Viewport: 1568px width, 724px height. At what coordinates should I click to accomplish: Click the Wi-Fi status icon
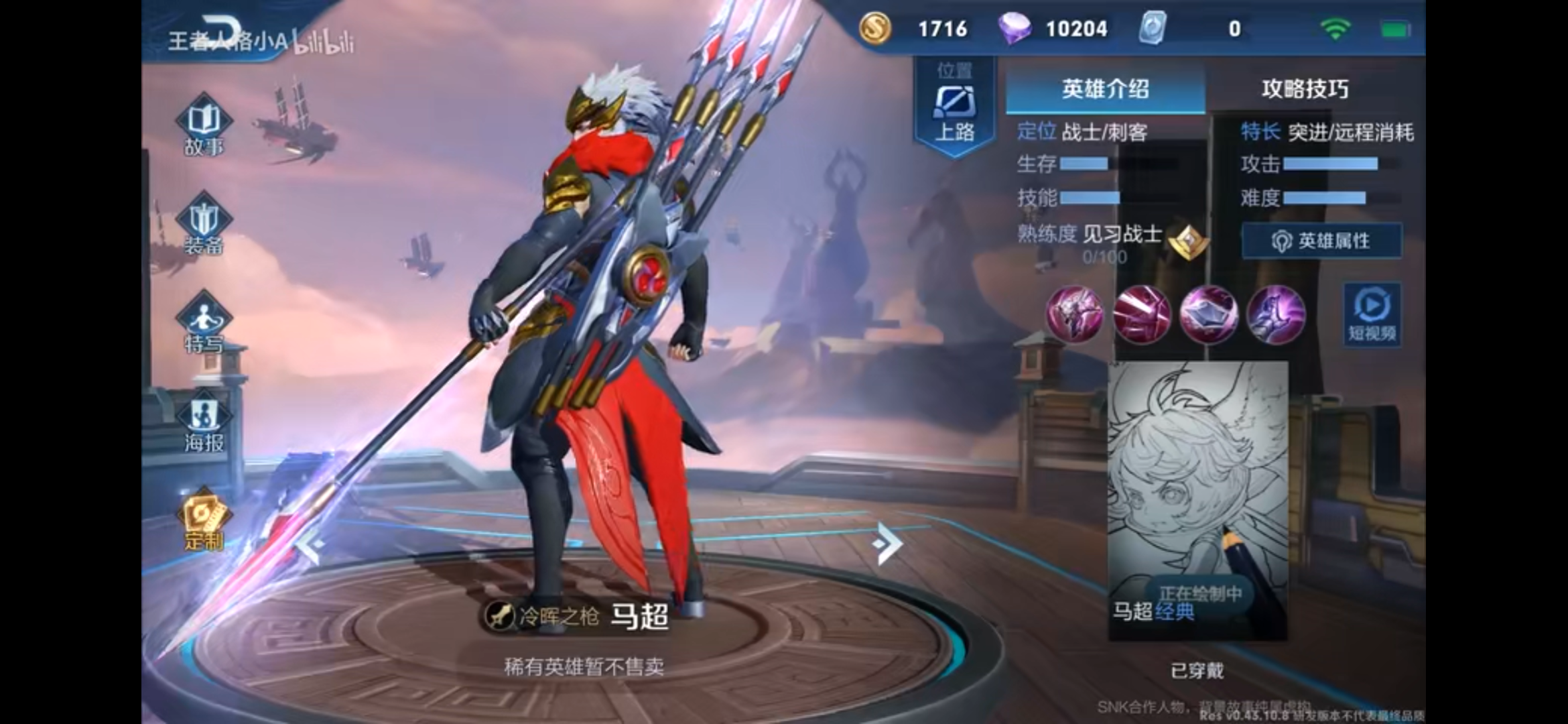(1337, 28)
